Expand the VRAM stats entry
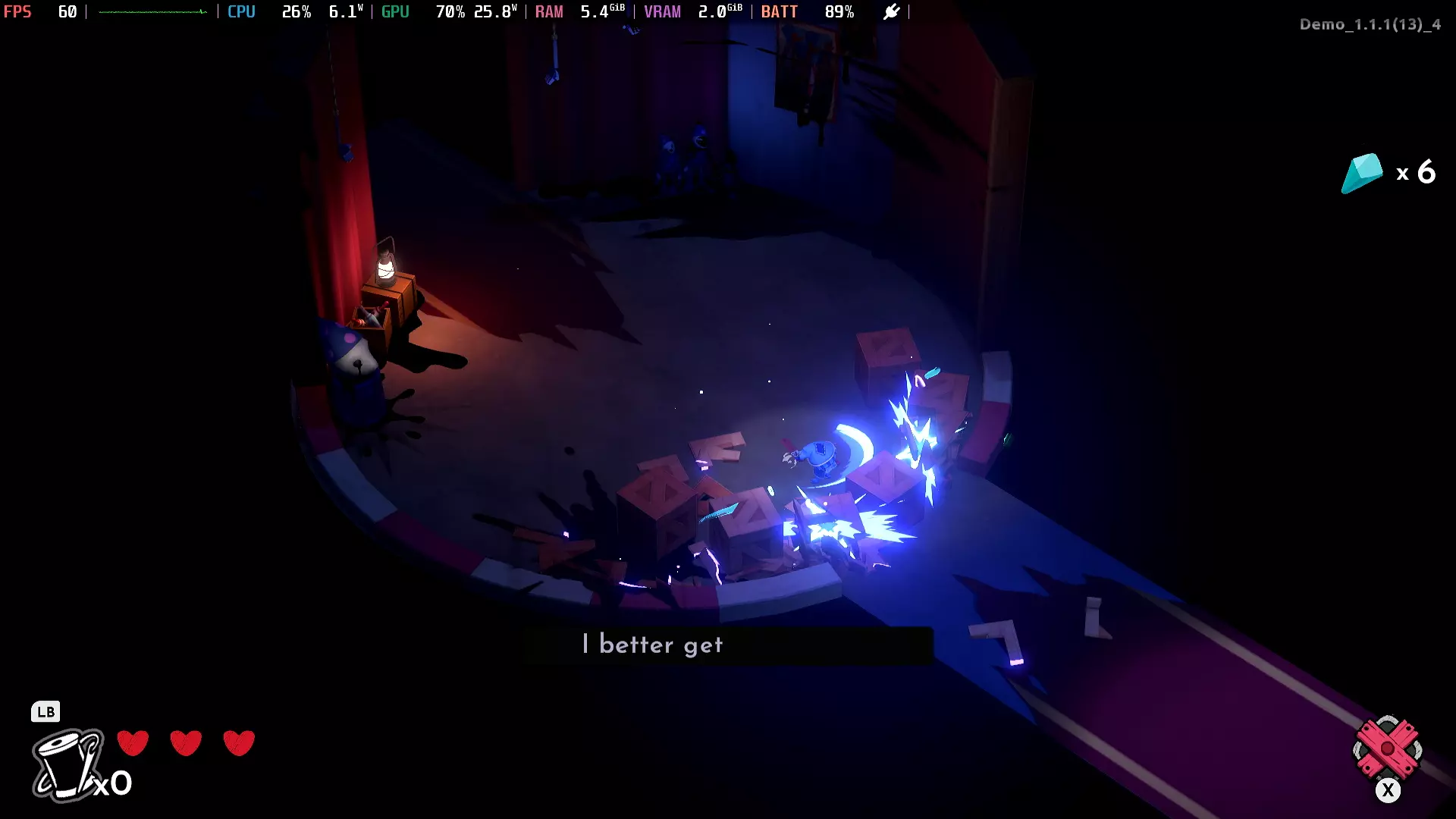Viewport: 1456px width, 819px height. (663, 11)
